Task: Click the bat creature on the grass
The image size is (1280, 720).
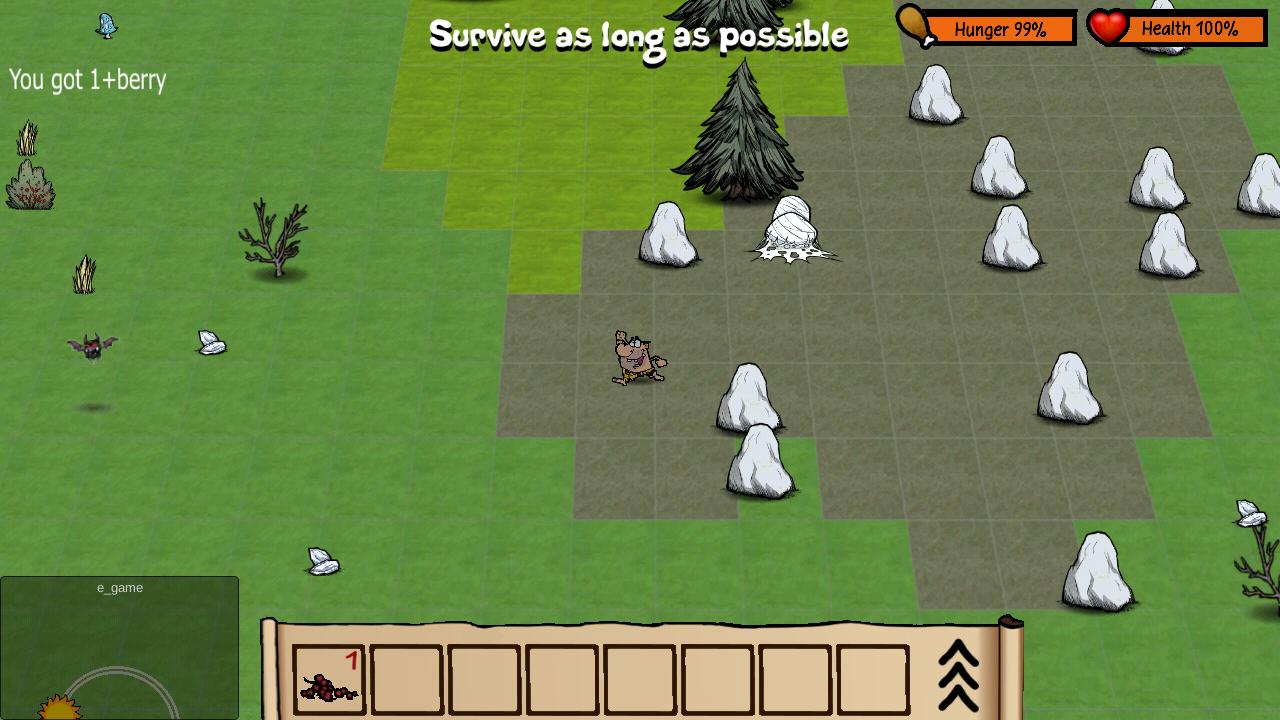Action: (x=92, y=345)
